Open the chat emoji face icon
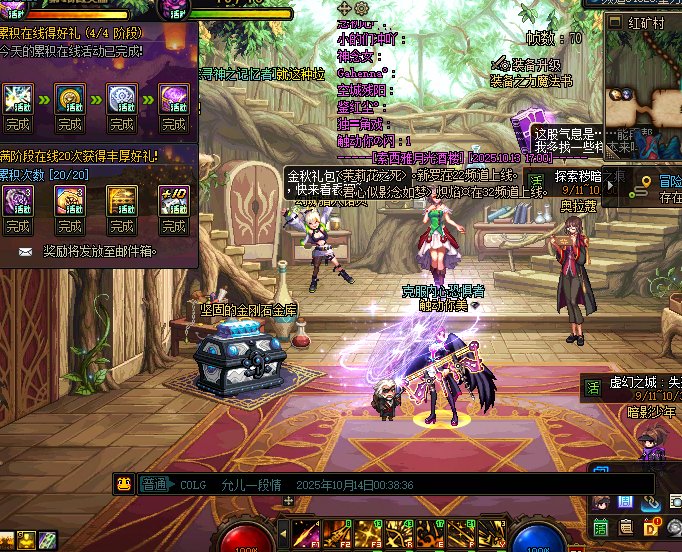This screenshot has height=552, width=682. click(124, 484)
